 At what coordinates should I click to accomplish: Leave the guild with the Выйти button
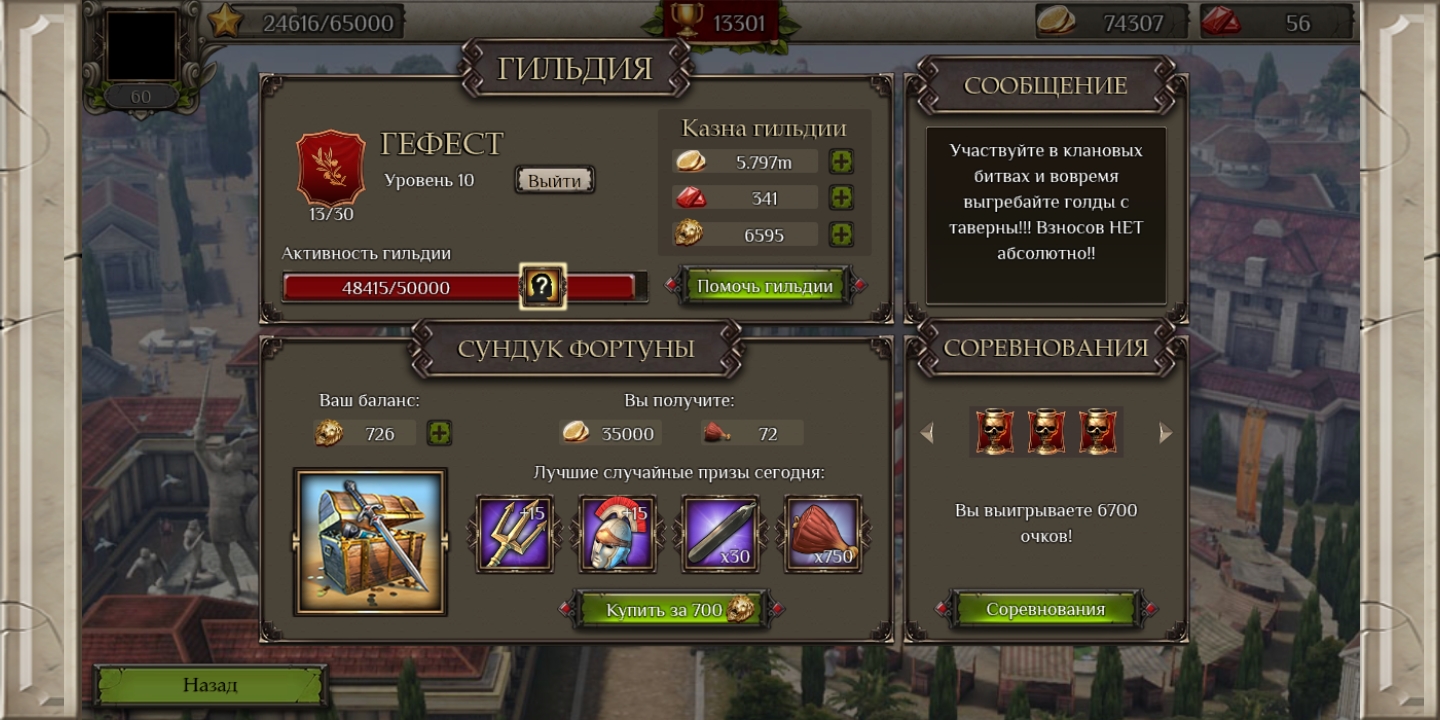pyautogui.click(x=555, y=180)
